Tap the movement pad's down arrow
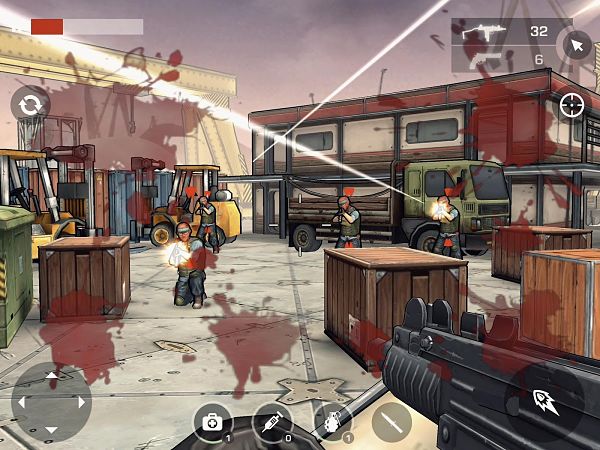This screenshot has height=450, width=600. pyautogui.click(x=51, y=430)
